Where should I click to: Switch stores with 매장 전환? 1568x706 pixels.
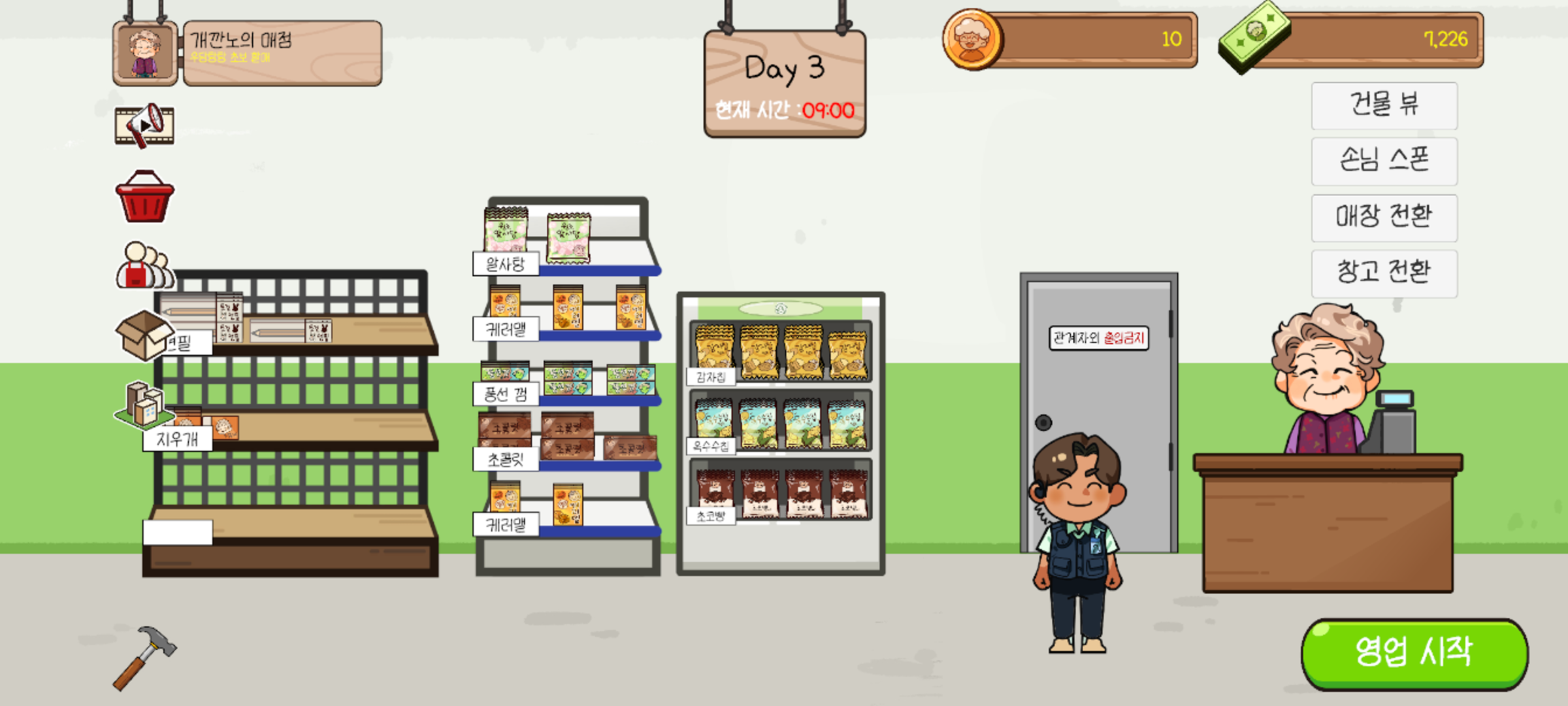(x=1384, y=217)
